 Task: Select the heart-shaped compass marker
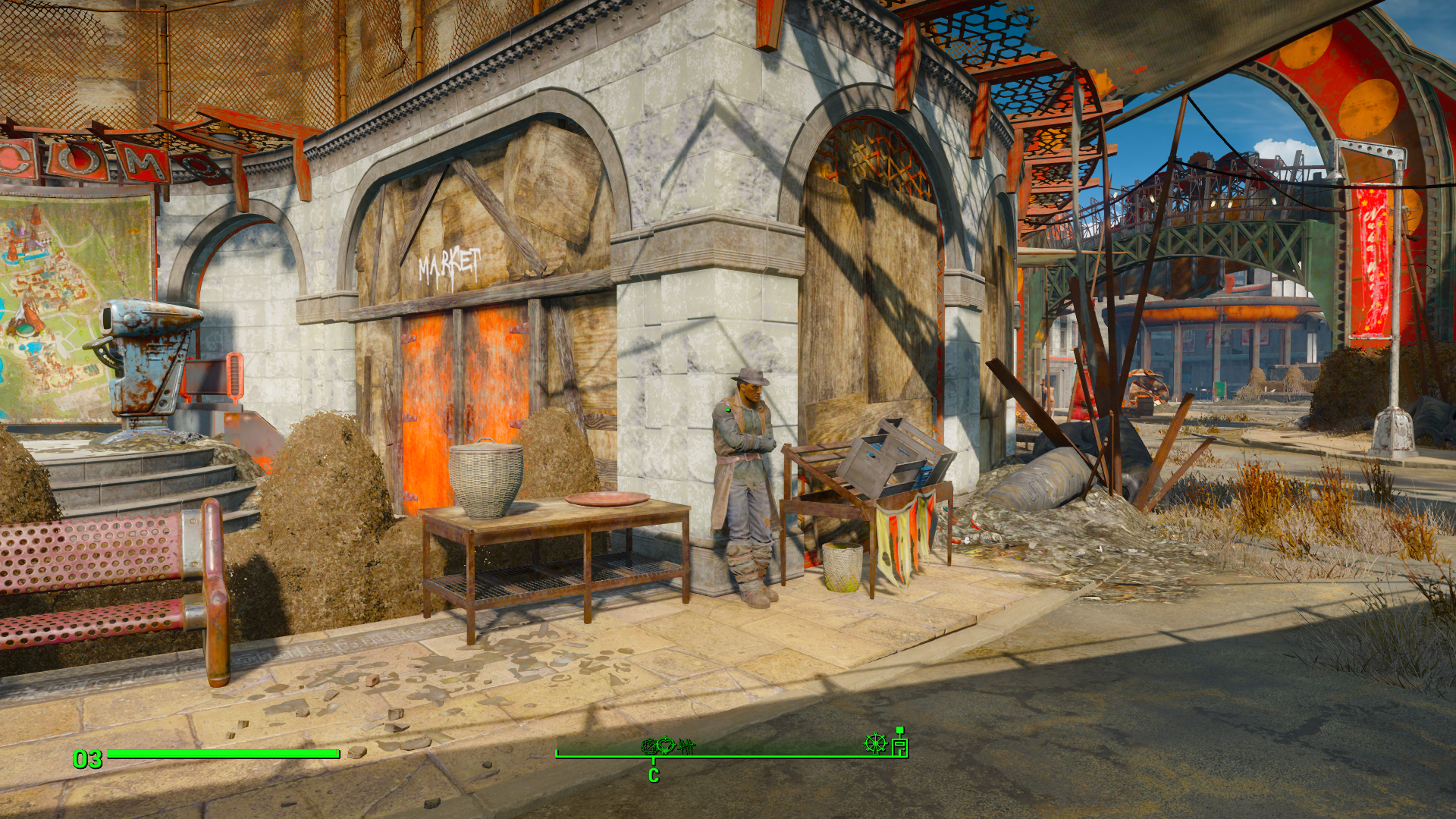[666, 745]
